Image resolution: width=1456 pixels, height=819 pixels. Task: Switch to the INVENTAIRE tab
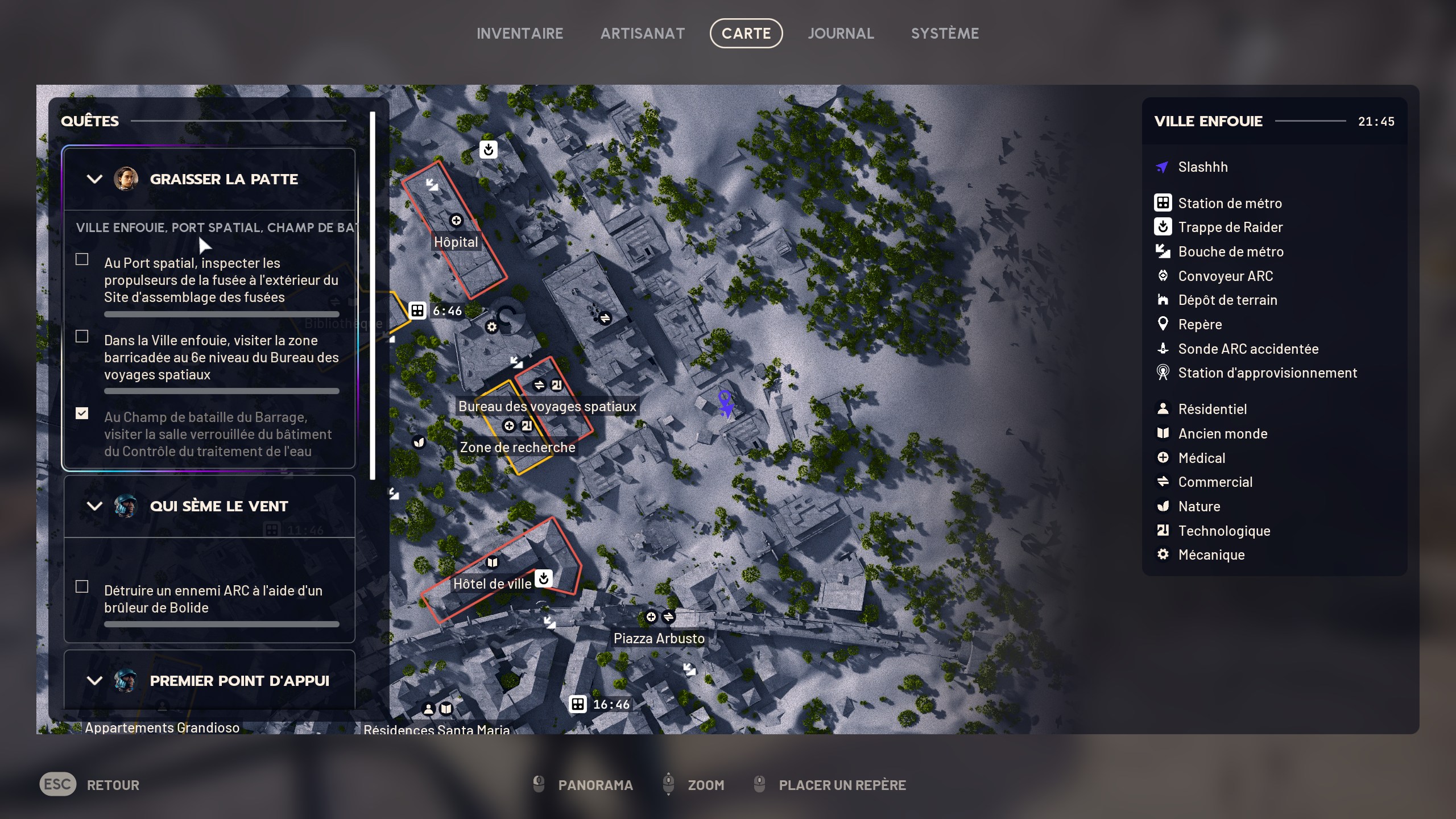[x=520, y=32]
